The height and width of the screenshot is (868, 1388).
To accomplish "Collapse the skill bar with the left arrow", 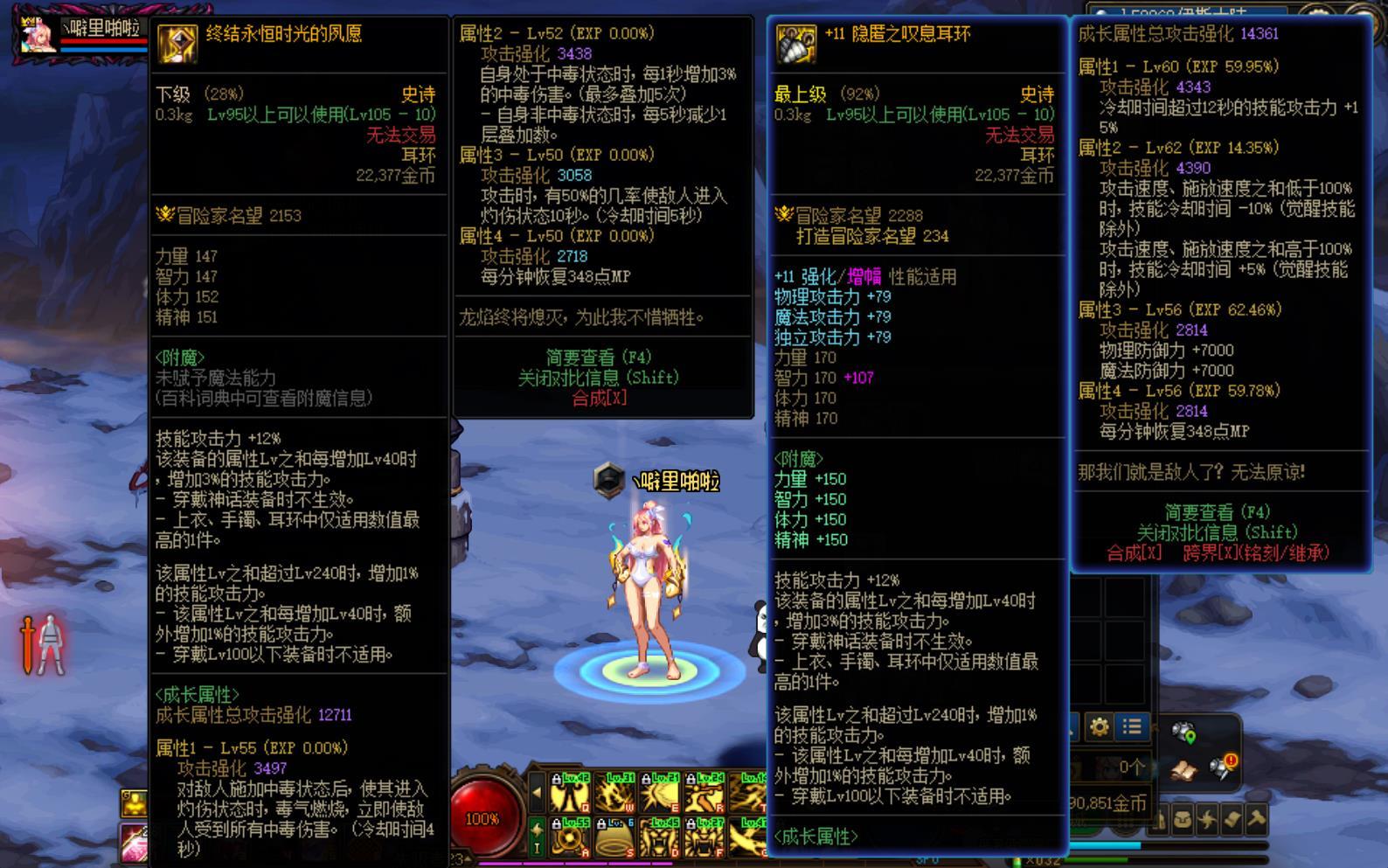I will coord(538,793).
